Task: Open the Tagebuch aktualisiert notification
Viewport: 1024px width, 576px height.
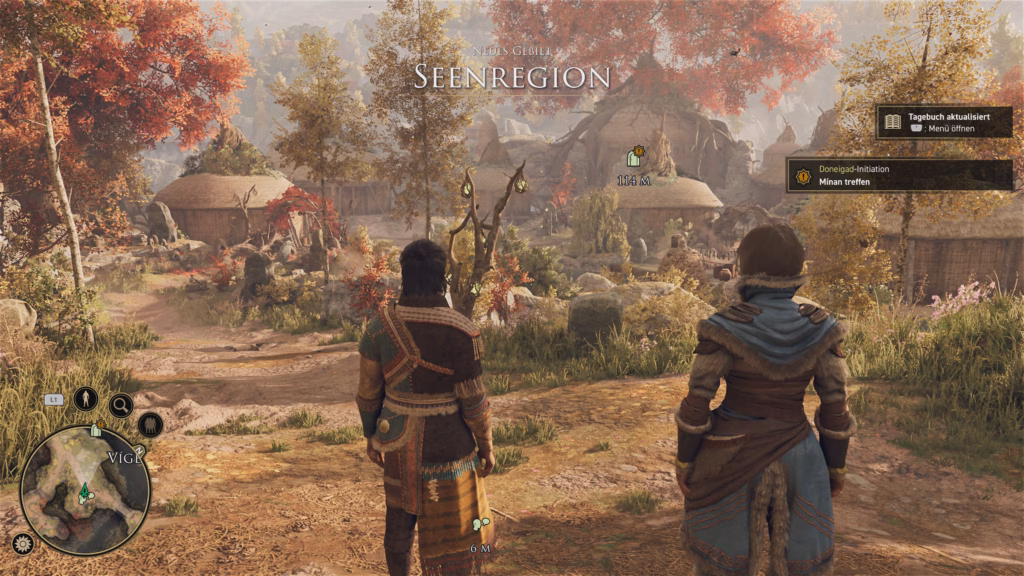Action: (944, 122)
